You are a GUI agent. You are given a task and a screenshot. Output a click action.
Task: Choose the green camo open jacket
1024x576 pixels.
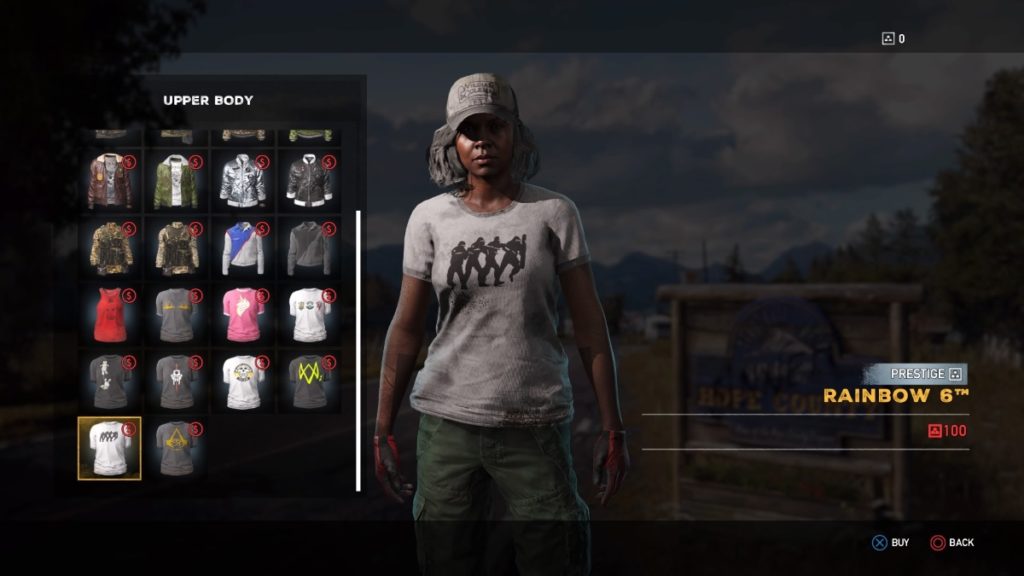point(176,180)
